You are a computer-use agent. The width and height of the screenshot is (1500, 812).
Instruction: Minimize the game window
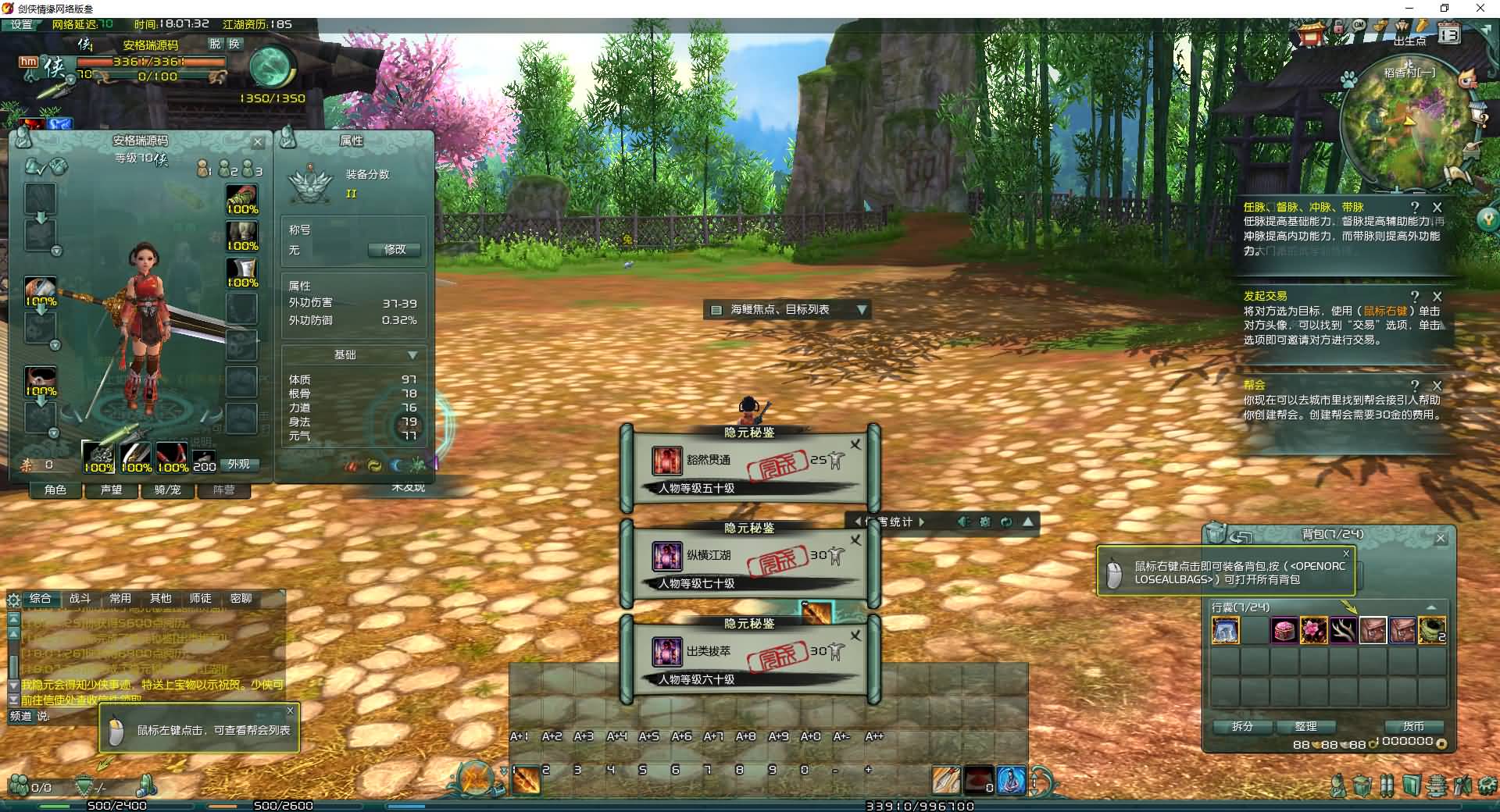coord(1410,8)
